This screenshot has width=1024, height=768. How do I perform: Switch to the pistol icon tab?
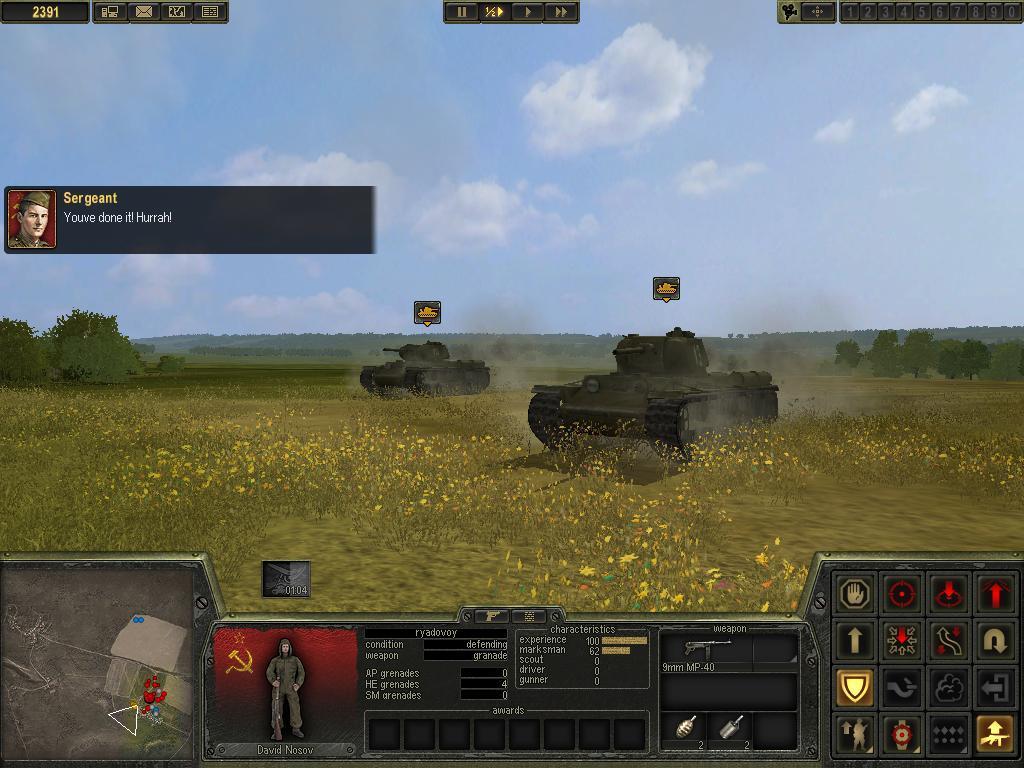click(492, 616)
